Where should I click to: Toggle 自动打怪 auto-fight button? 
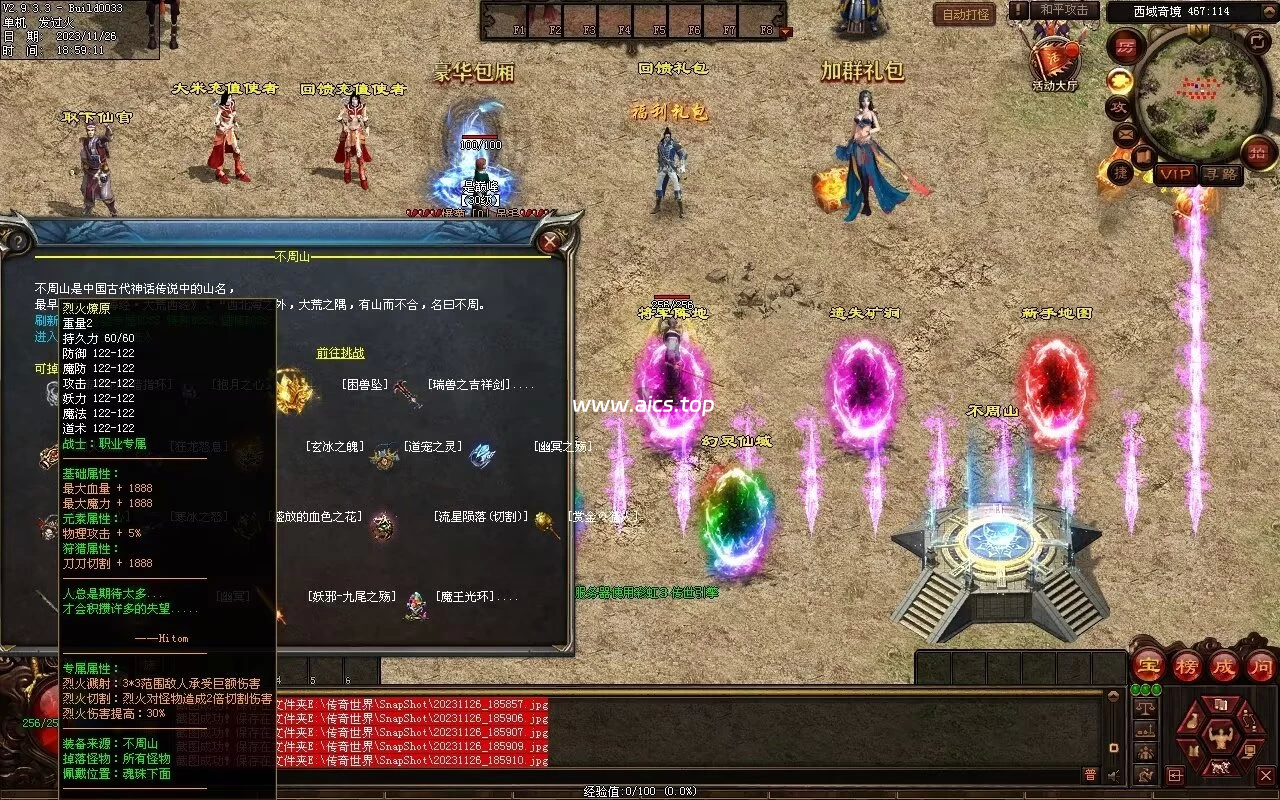[965, 15]
